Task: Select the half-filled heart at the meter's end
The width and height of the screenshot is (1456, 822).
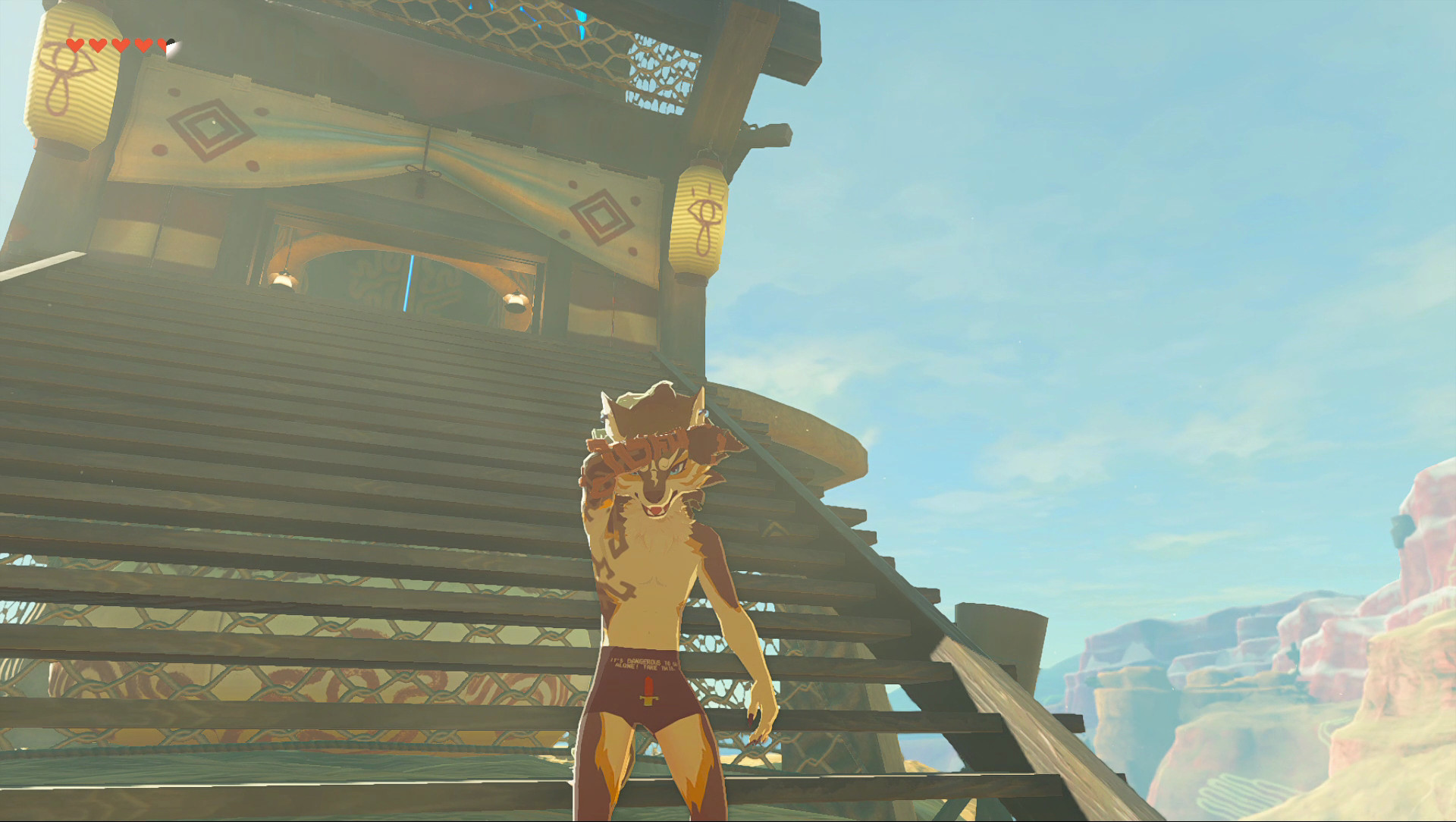Action: (x=164, y=44)
